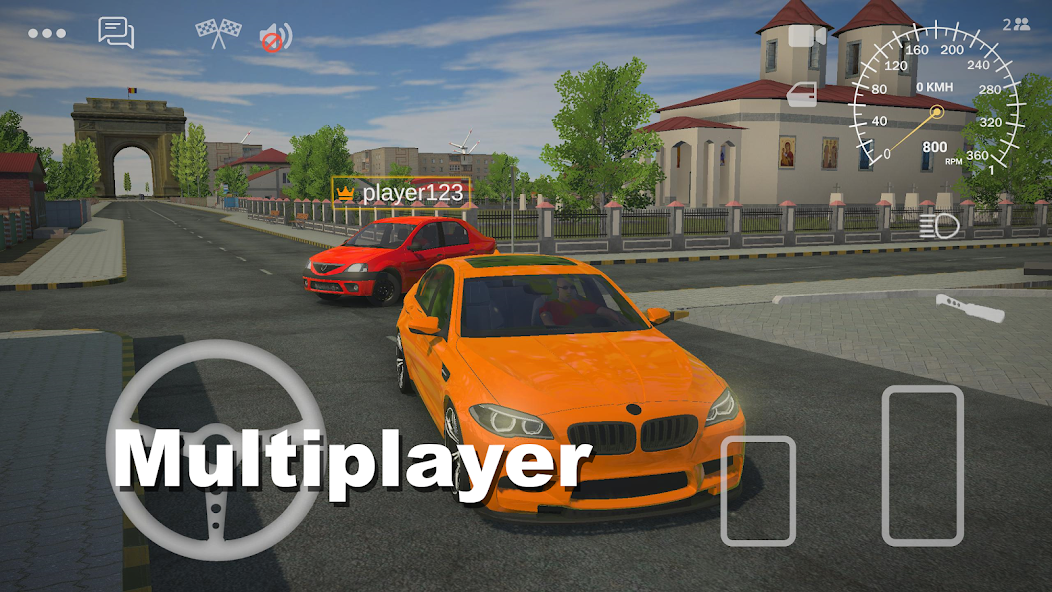Toggle the muted speaker sound icon
Screen dimensions: 1052x592
tap(275, 38)
